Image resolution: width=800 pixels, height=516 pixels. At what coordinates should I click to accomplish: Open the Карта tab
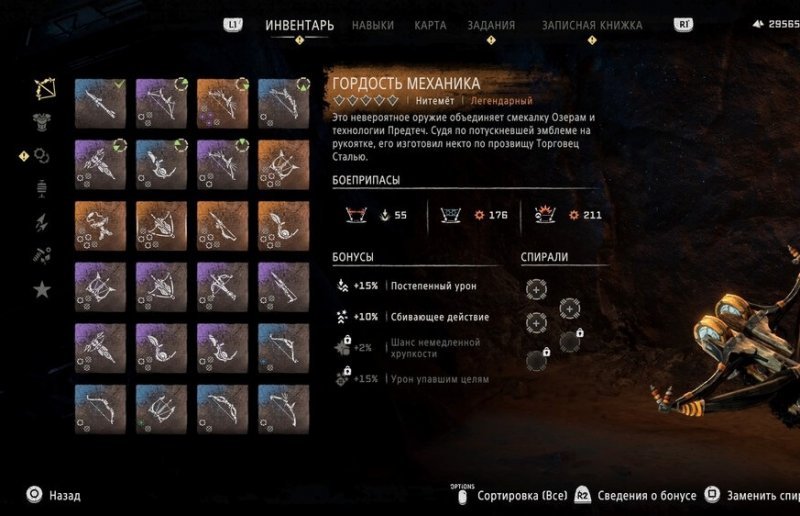pyautogui.click(x=430, y=25)
